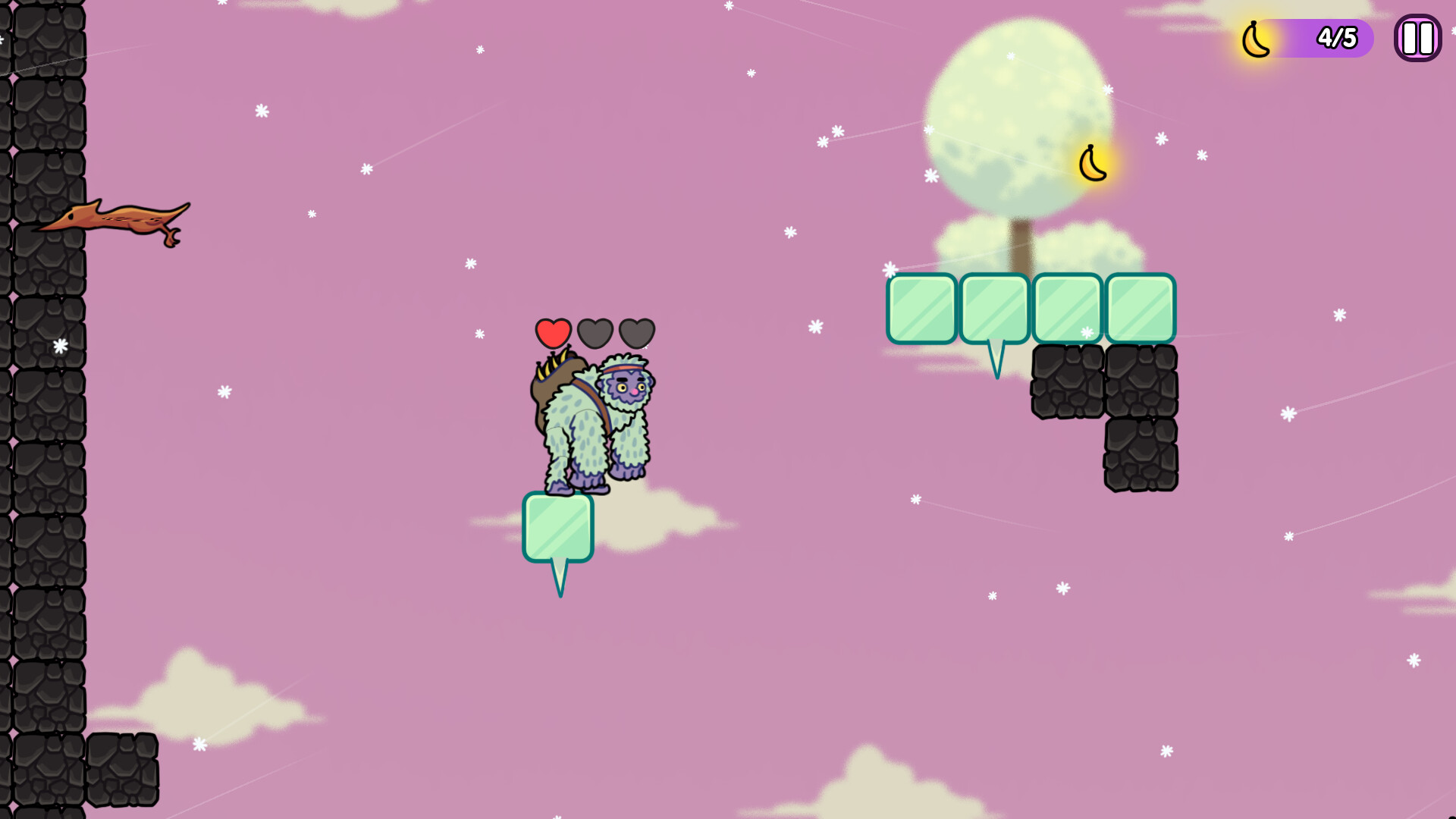
Task: Click the banana icon in the counter
Action: tap(1255, 38)
